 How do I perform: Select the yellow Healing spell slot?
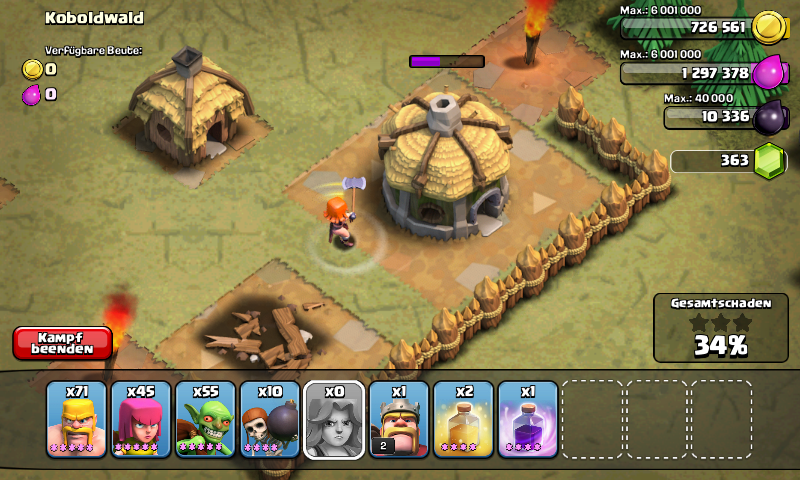(463, 420)
